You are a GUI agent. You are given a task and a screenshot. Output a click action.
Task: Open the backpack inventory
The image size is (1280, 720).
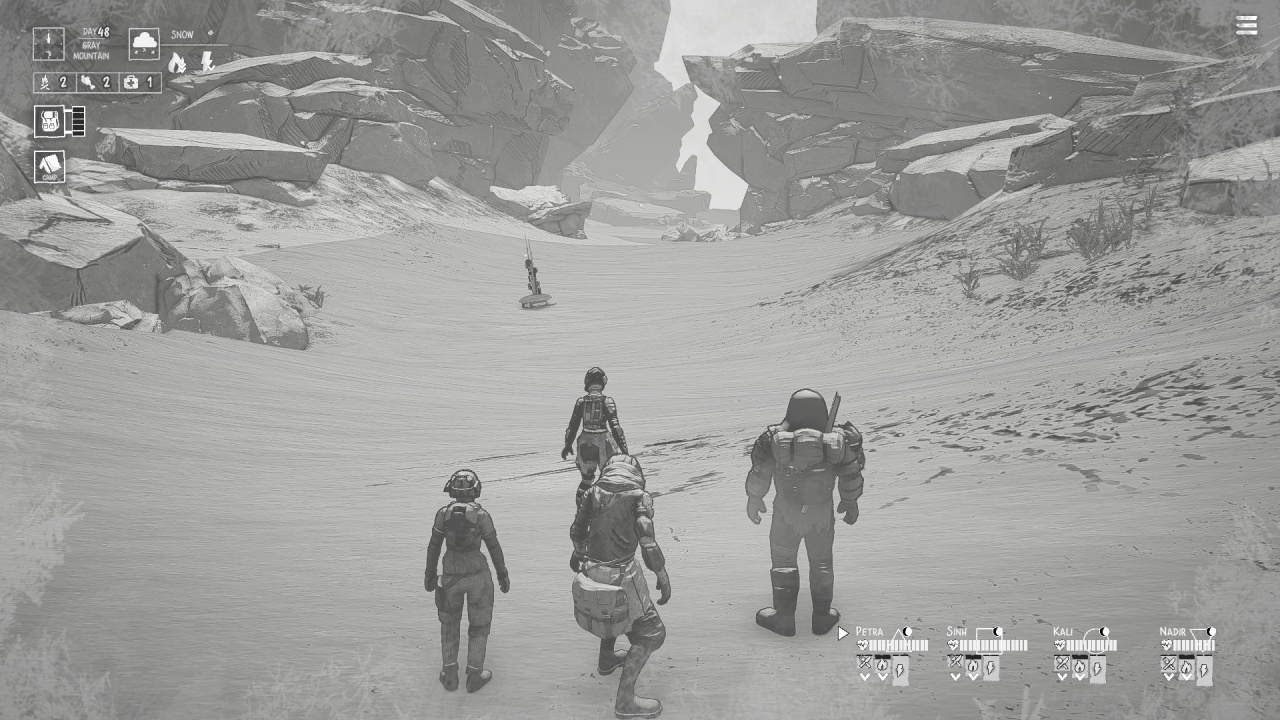coord(47,120)
